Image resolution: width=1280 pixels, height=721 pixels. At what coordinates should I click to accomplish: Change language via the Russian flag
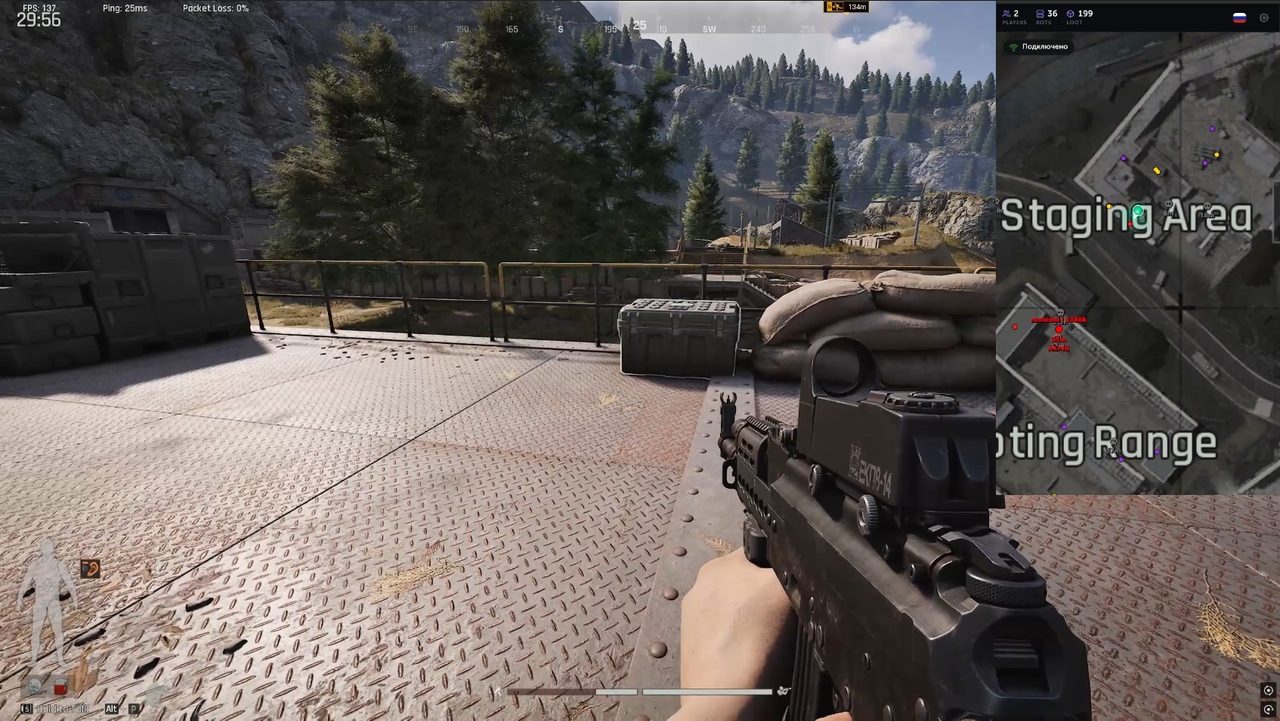[1239, 17]
